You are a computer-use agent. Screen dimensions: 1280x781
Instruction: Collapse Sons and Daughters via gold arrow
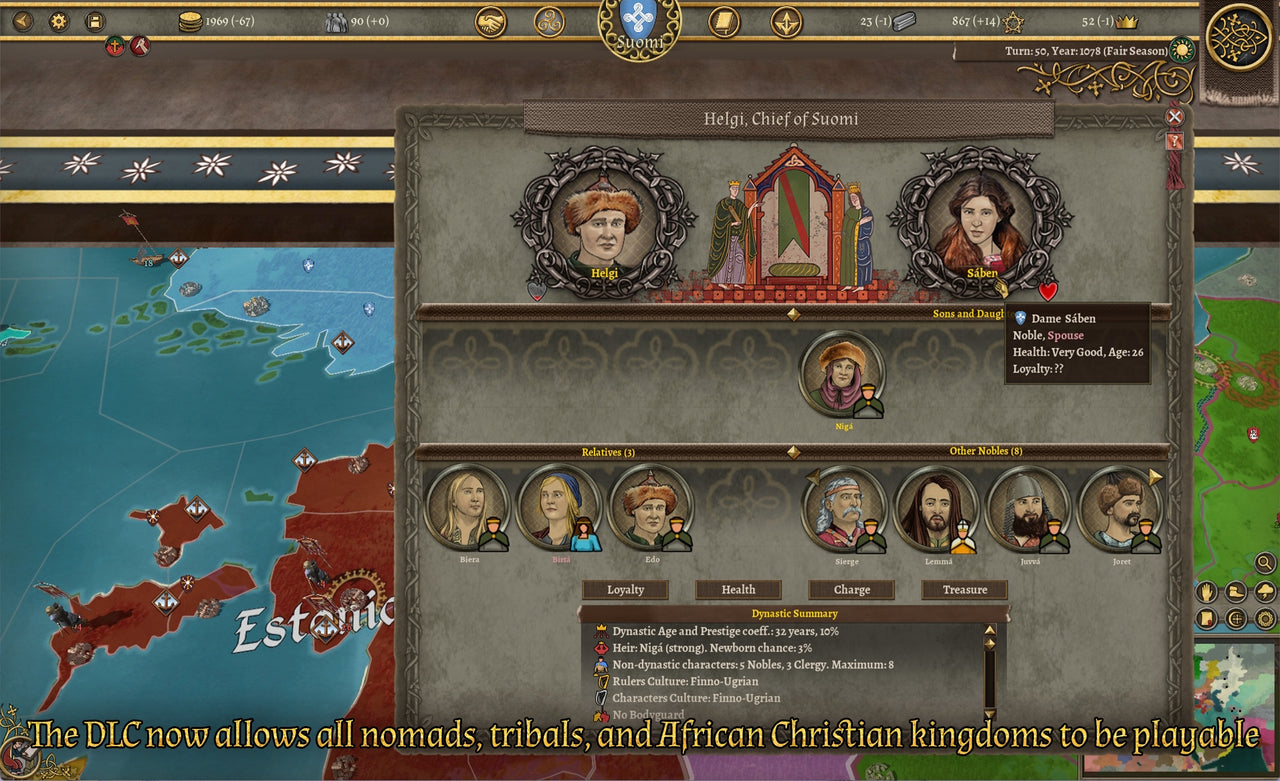(x=794, y=314)
